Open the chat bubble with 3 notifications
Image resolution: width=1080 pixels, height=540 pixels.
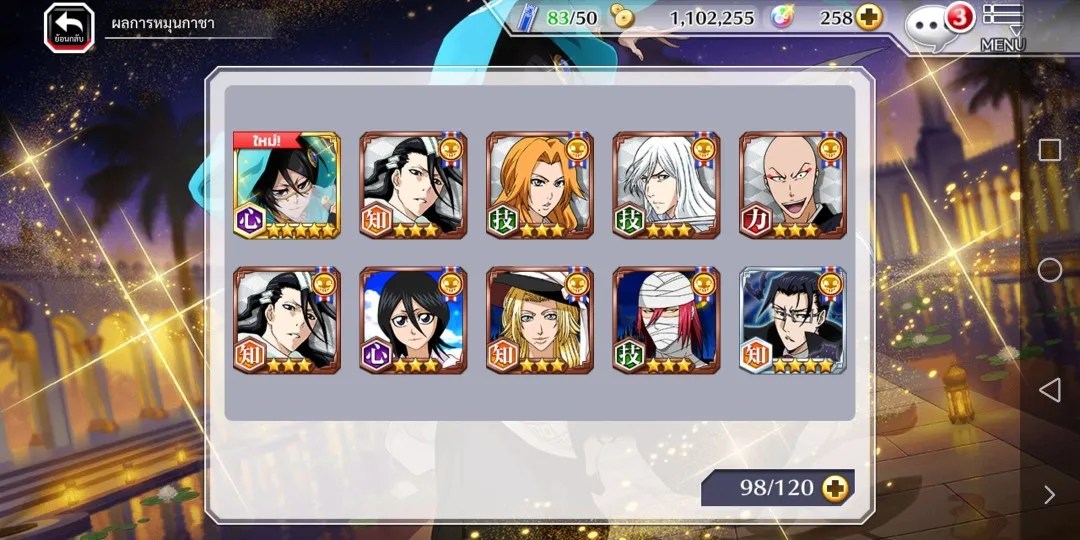(x=931, y=25)
